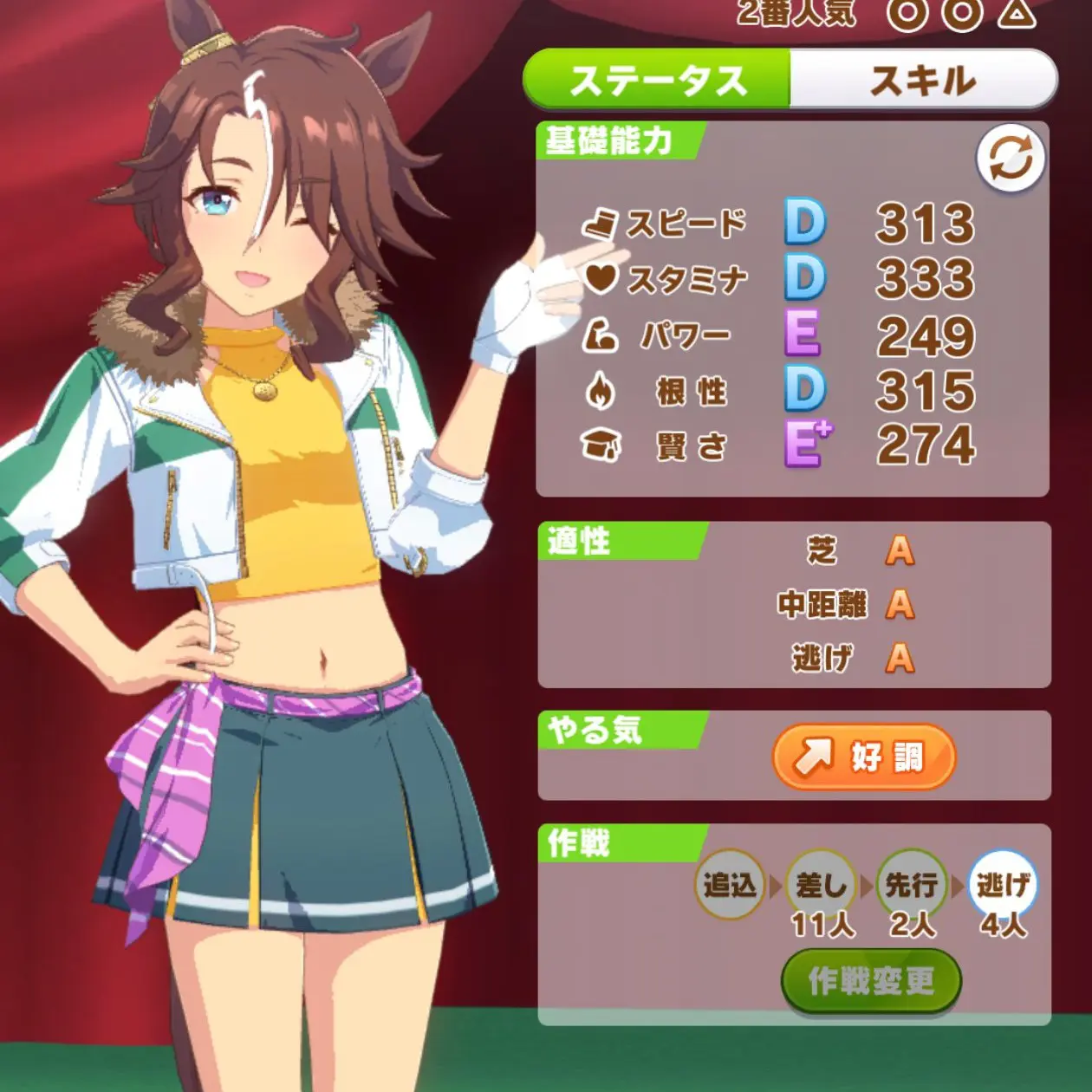The width and height of the screenshot is (1092, 1092).
Task: Open the 作戦変更 strategy change button
Action: click(871, 981)
